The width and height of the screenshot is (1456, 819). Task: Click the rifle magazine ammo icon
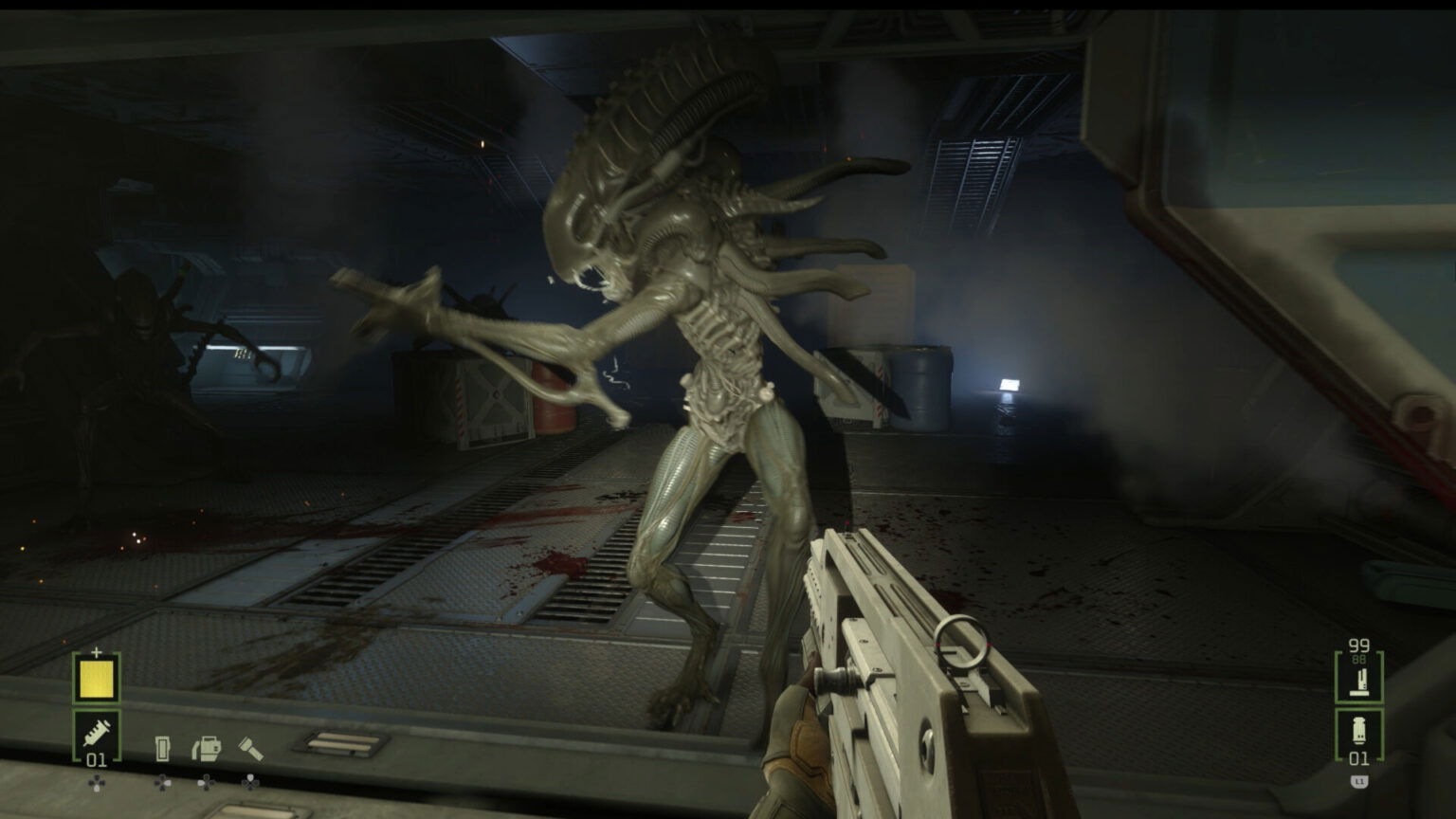tap(1359, 682)
